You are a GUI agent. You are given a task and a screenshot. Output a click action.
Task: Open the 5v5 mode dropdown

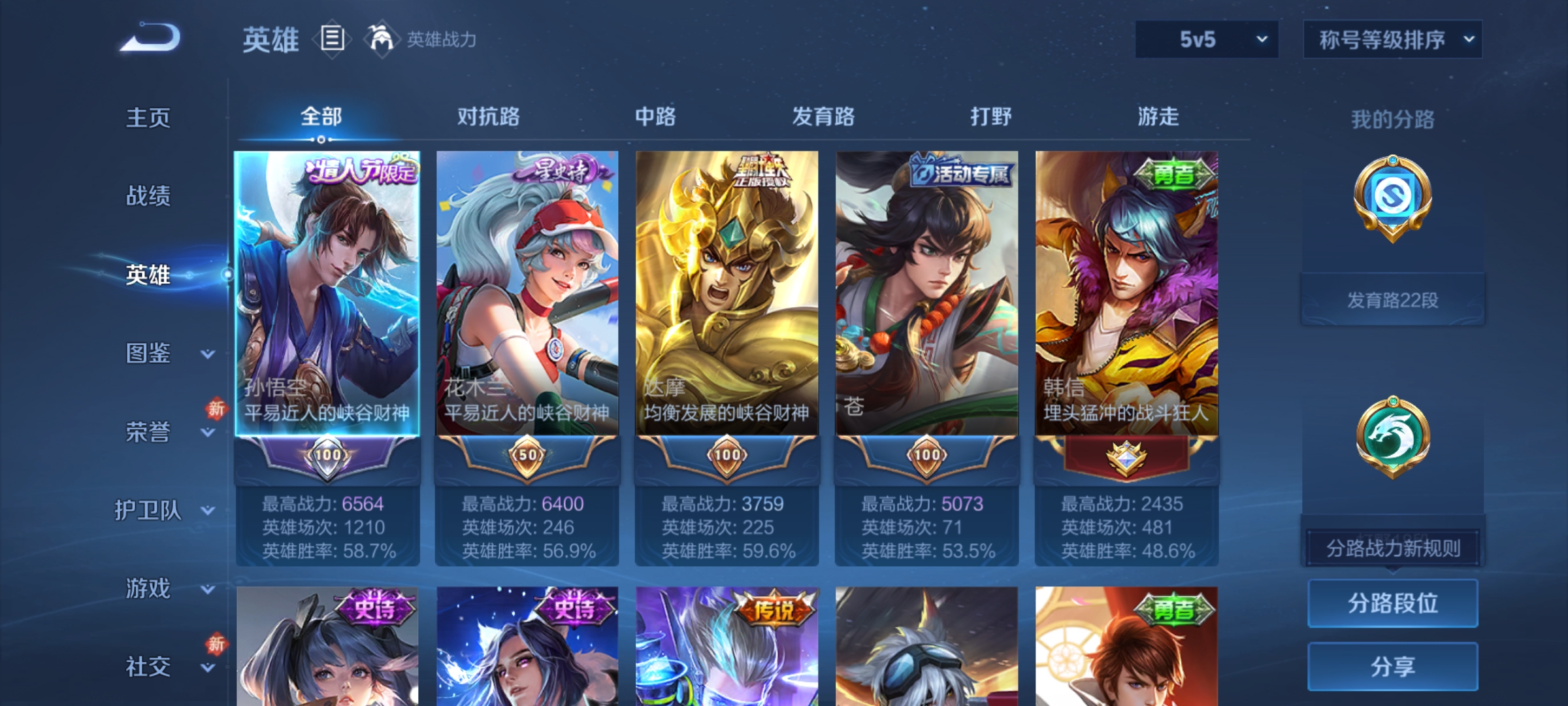[1205, 39]
